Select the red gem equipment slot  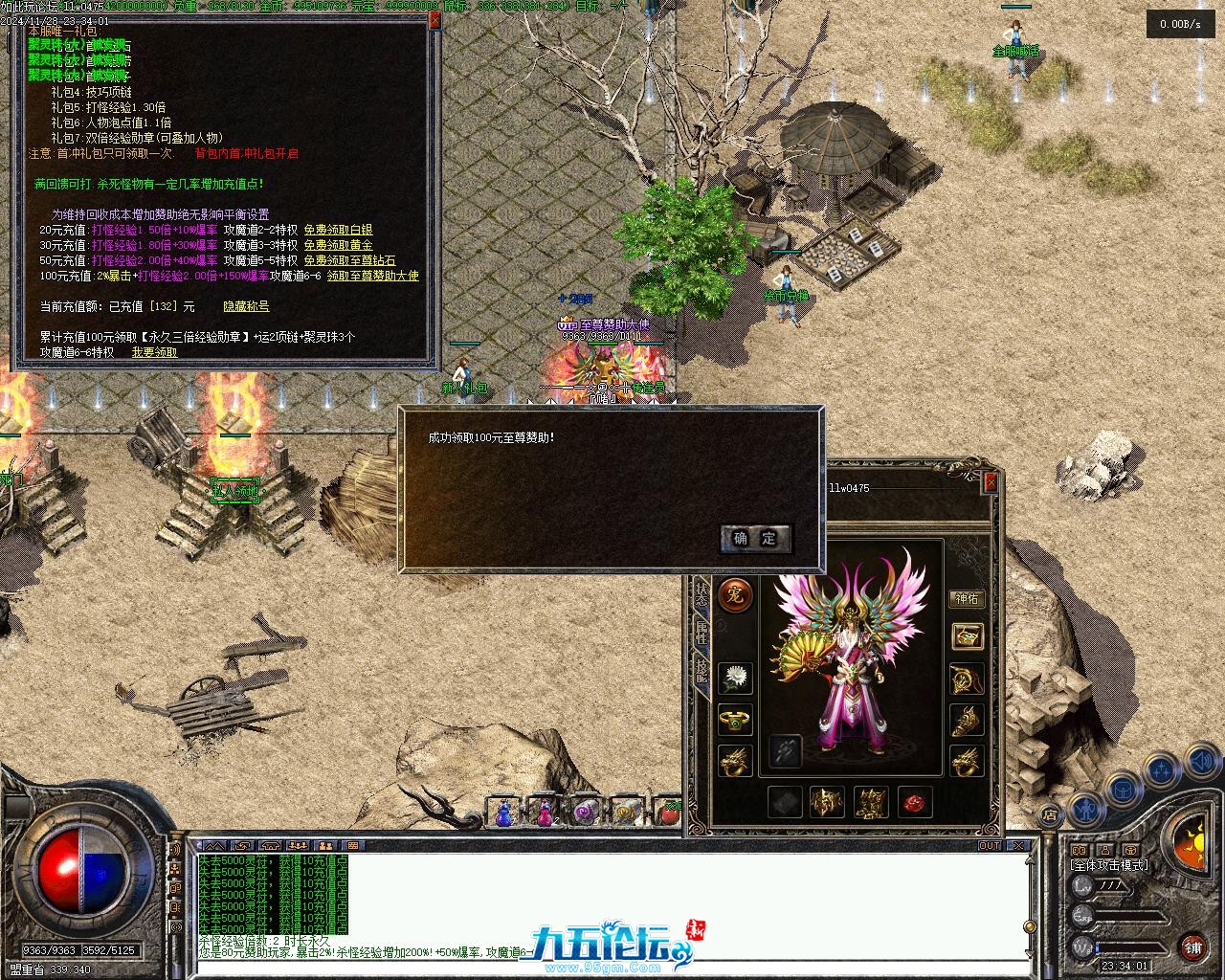pyautogui.click(x=916, y=802)
